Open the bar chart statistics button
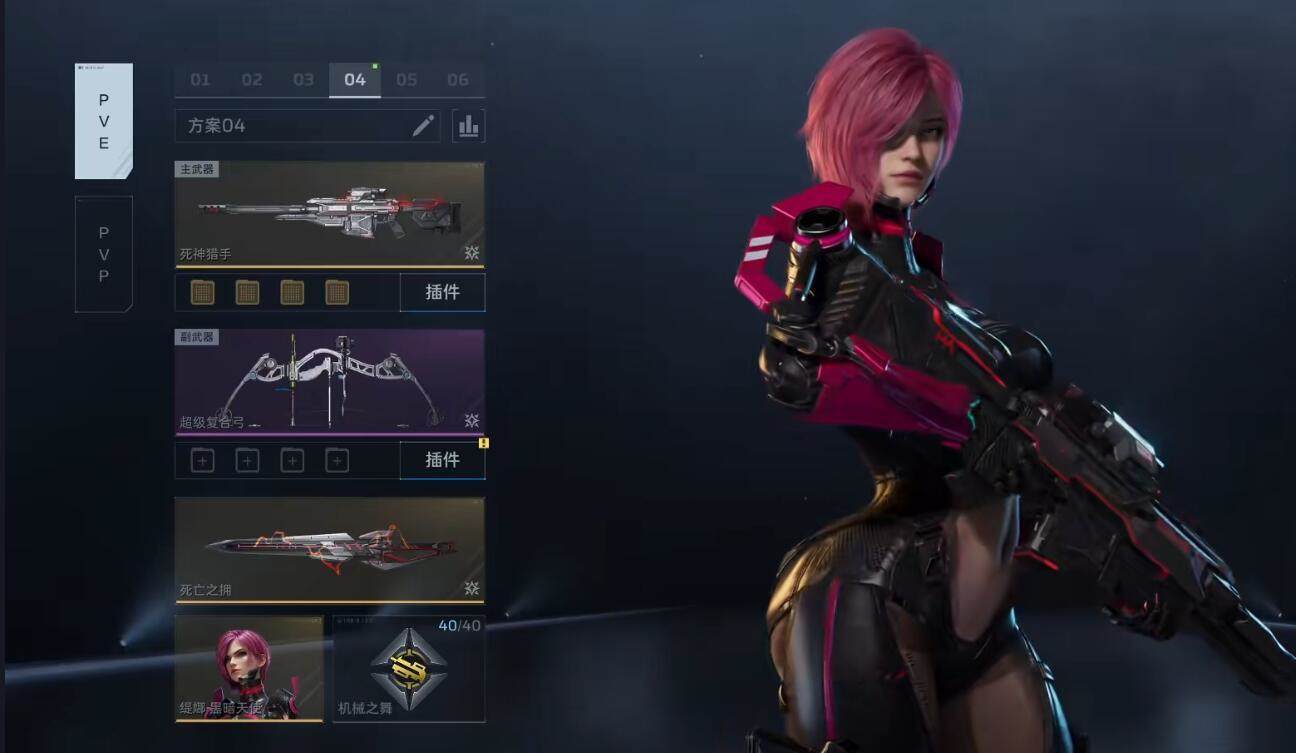 click(468, 126)
